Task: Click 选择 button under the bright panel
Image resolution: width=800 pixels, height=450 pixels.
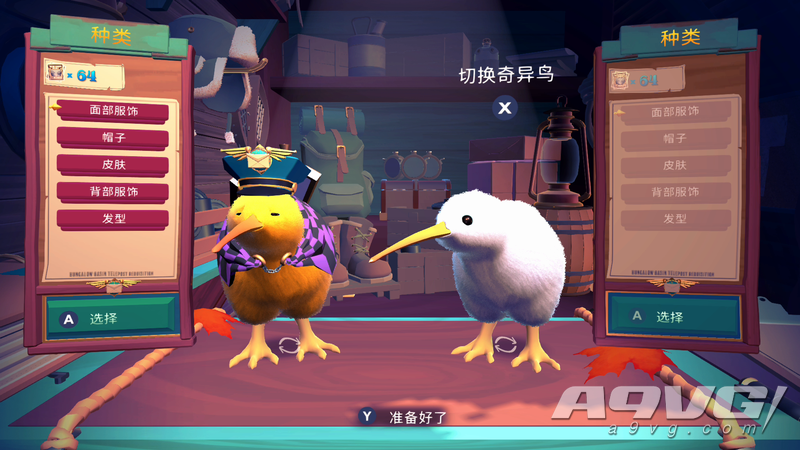Action: pyautogui.click(x=110, y=318)
